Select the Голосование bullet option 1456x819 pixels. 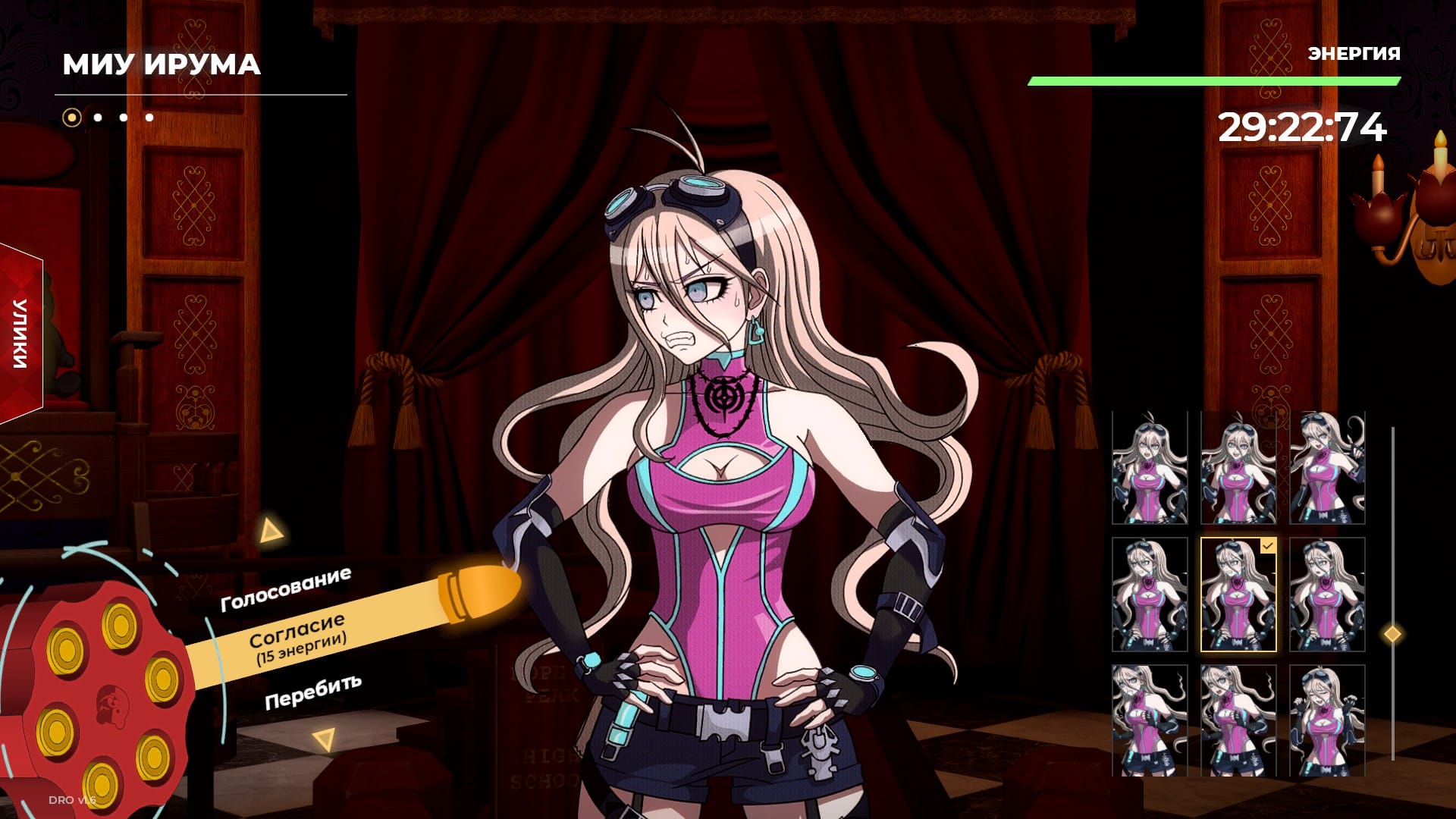(285, 589)
